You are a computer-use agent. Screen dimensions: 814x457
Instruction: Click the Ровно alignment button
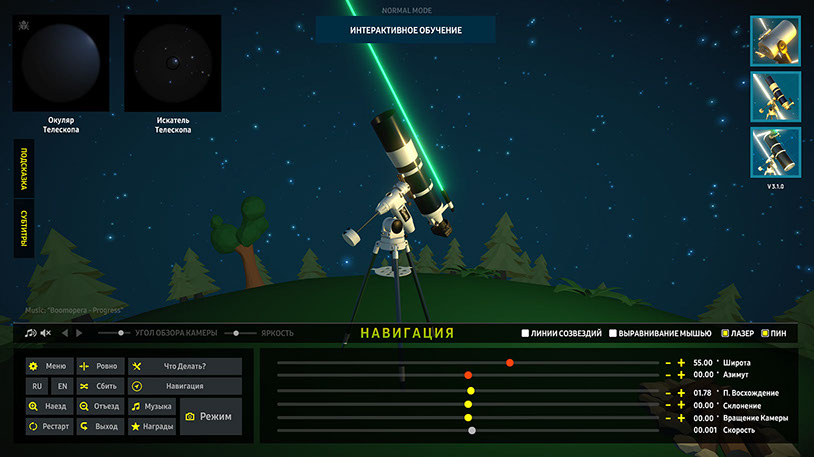(98, 366)
